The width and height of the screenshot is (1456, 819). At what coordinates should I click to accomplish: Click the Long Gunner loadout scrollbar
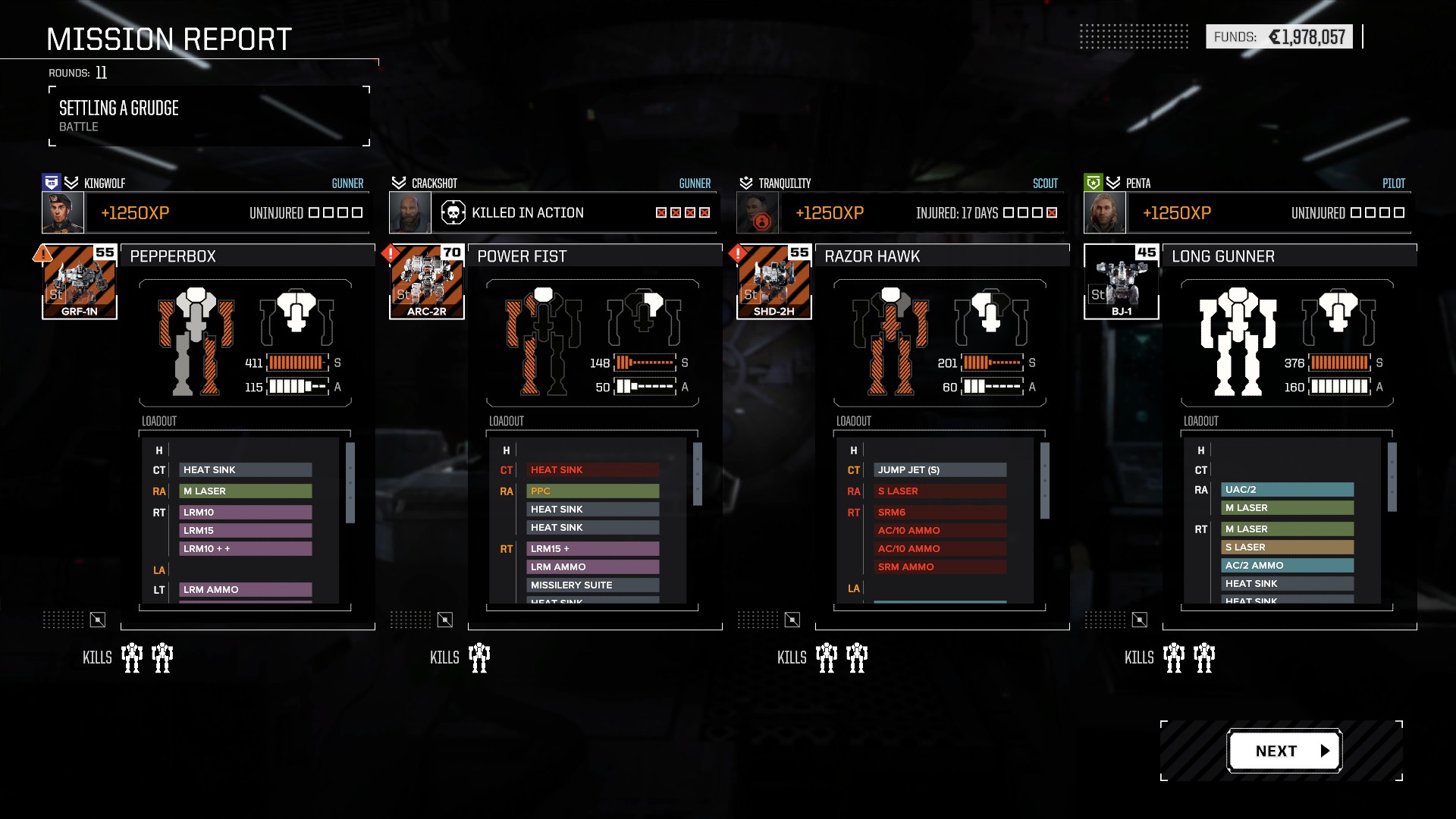(1392, 477)
